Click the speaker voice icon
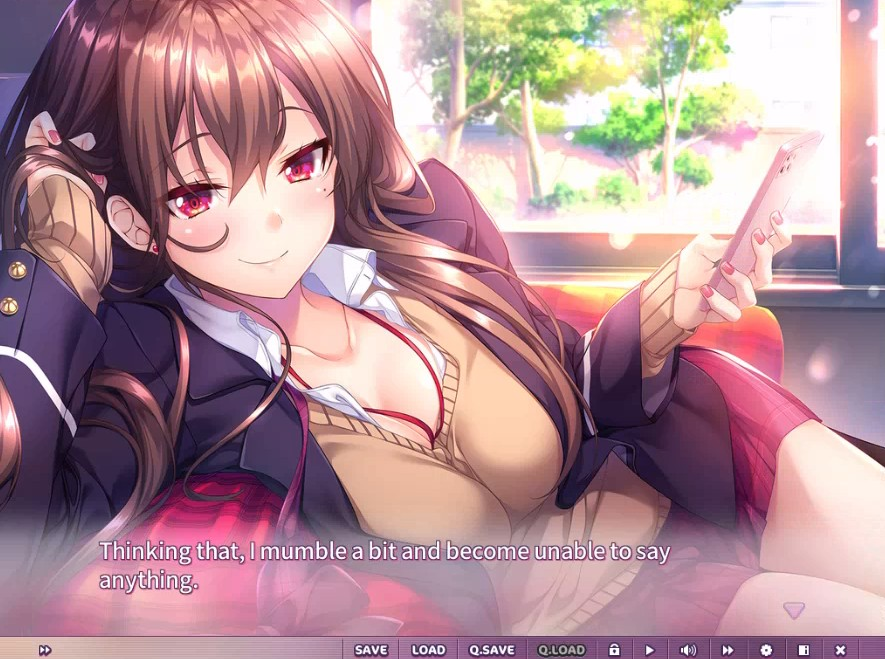Screen dimensions: 885x659 (688, 650)
